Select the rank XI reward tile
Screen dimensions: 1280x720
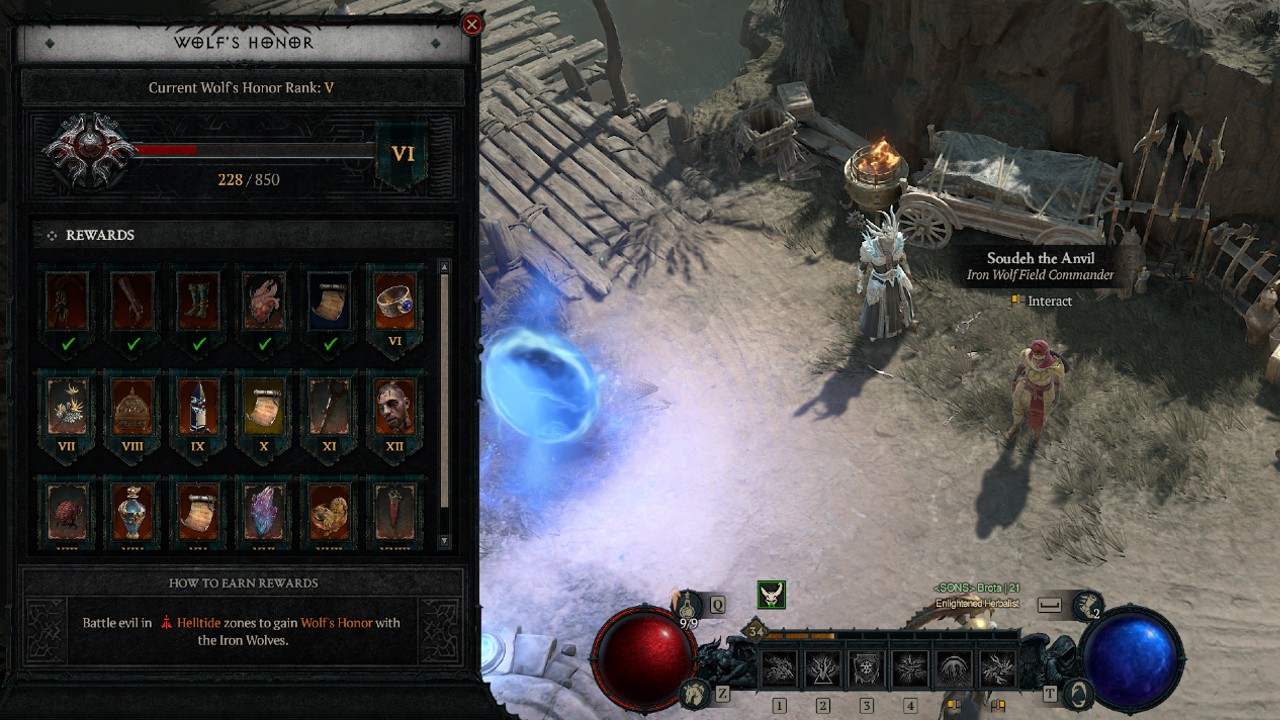[x=329, y=407]
